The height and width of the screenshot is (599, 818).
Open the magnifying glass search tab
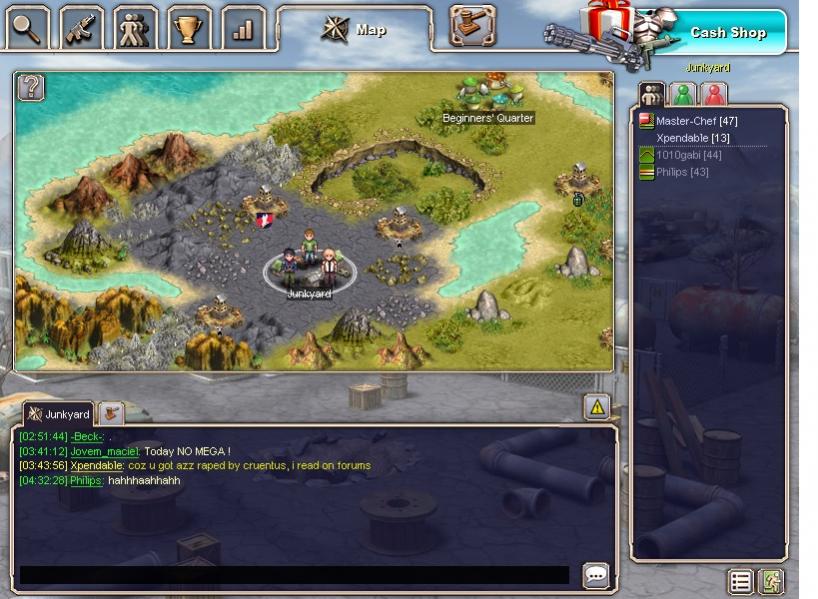pos(27,28)
